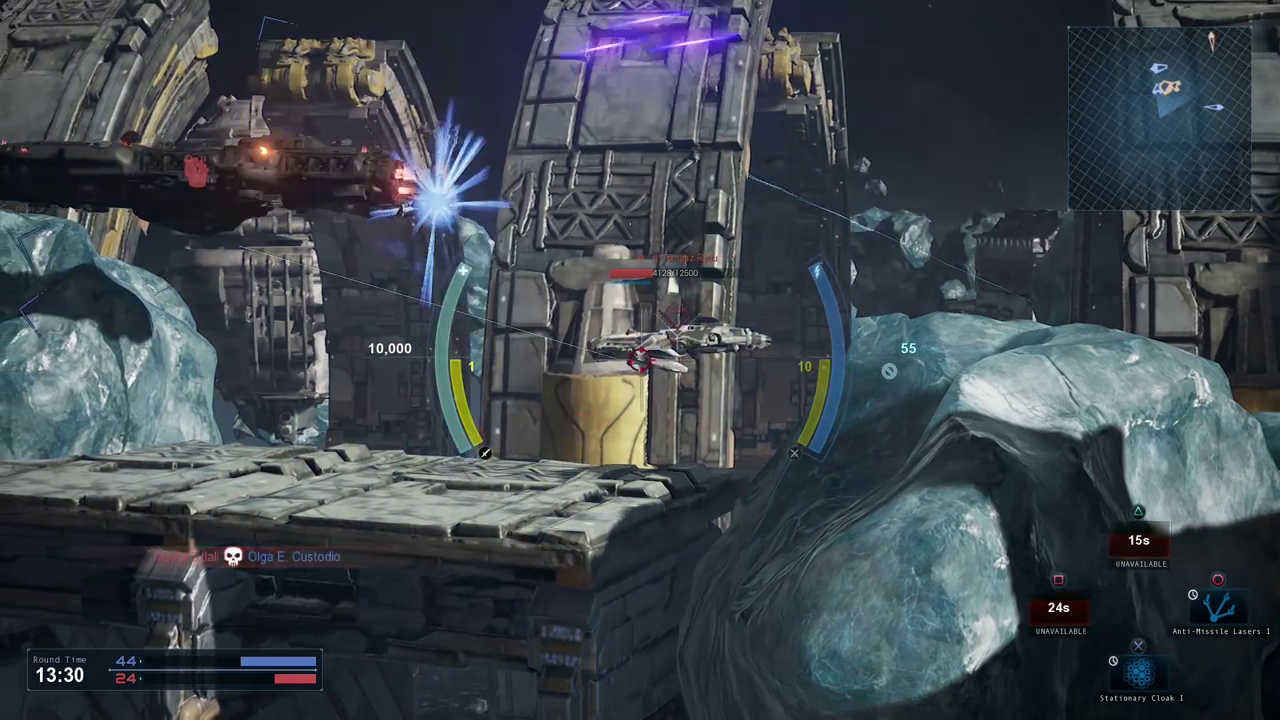Viewport: 1280px width, 720px height.
Task: Select the unavailable ability with 24s cooldown
Action: pos(1059,608)
